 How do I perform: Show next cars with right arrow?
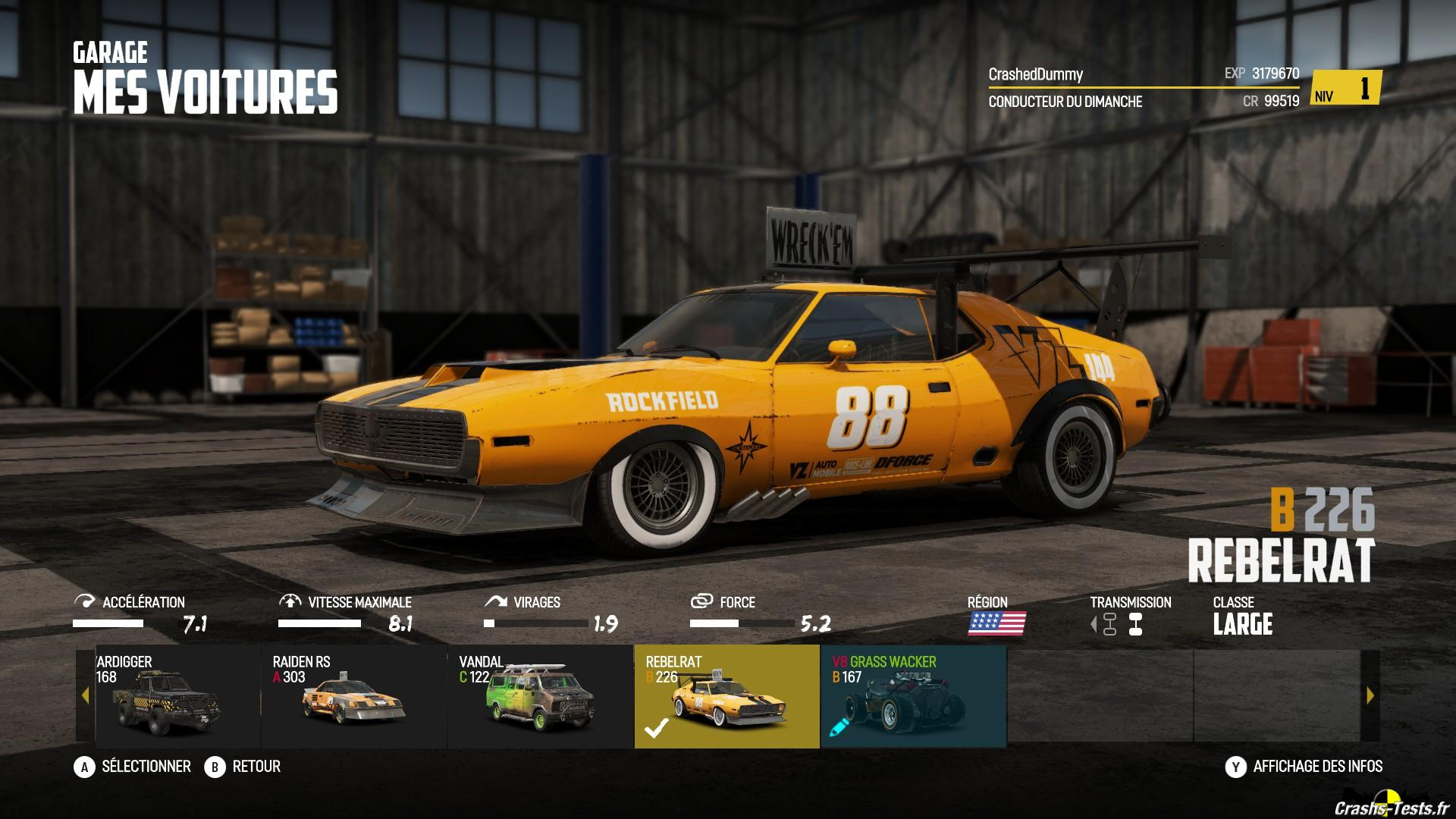click(x=1370, y=695)
